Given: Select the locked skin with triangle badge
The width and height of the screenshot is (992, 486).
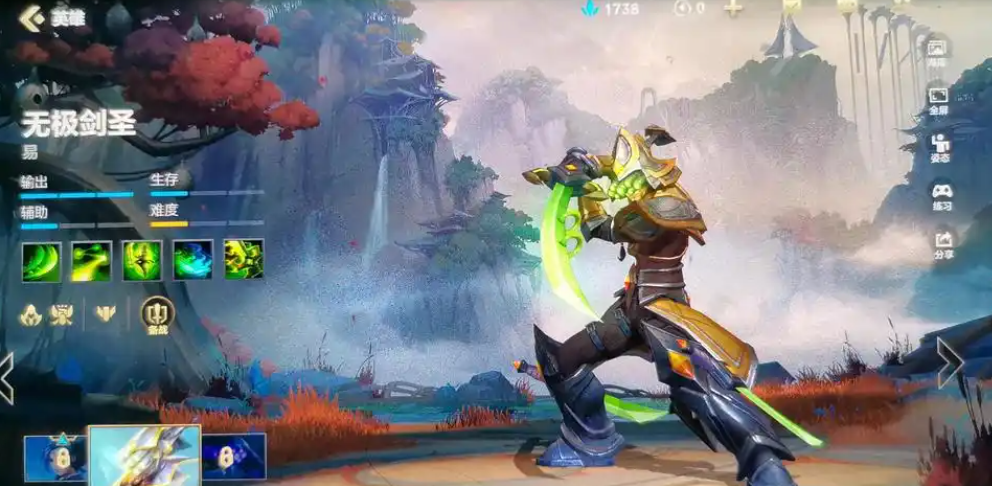Looking at the screenshot, I should [55, 459].
